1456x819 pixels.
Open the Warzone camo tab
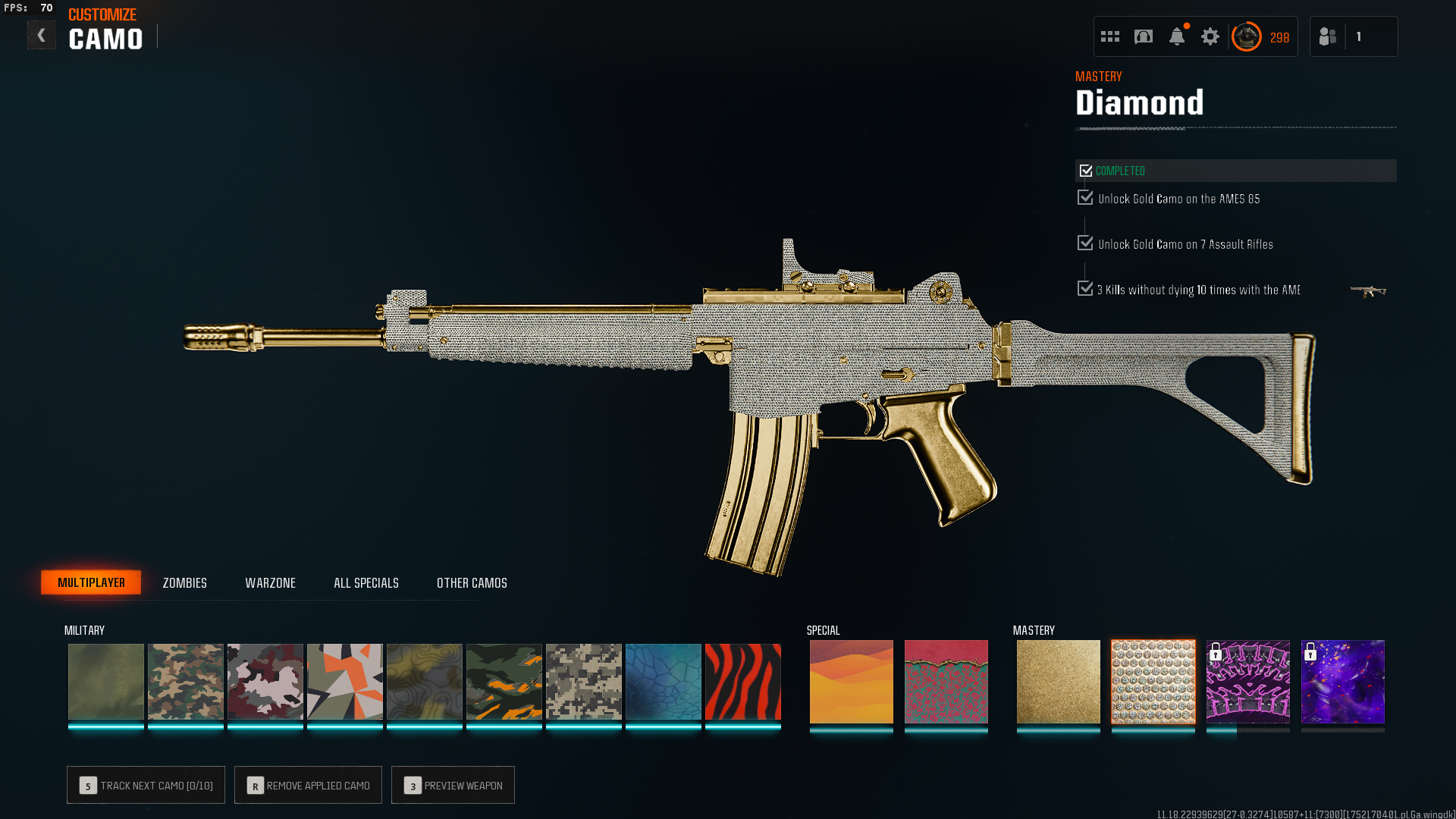click(x=270, y=582)
